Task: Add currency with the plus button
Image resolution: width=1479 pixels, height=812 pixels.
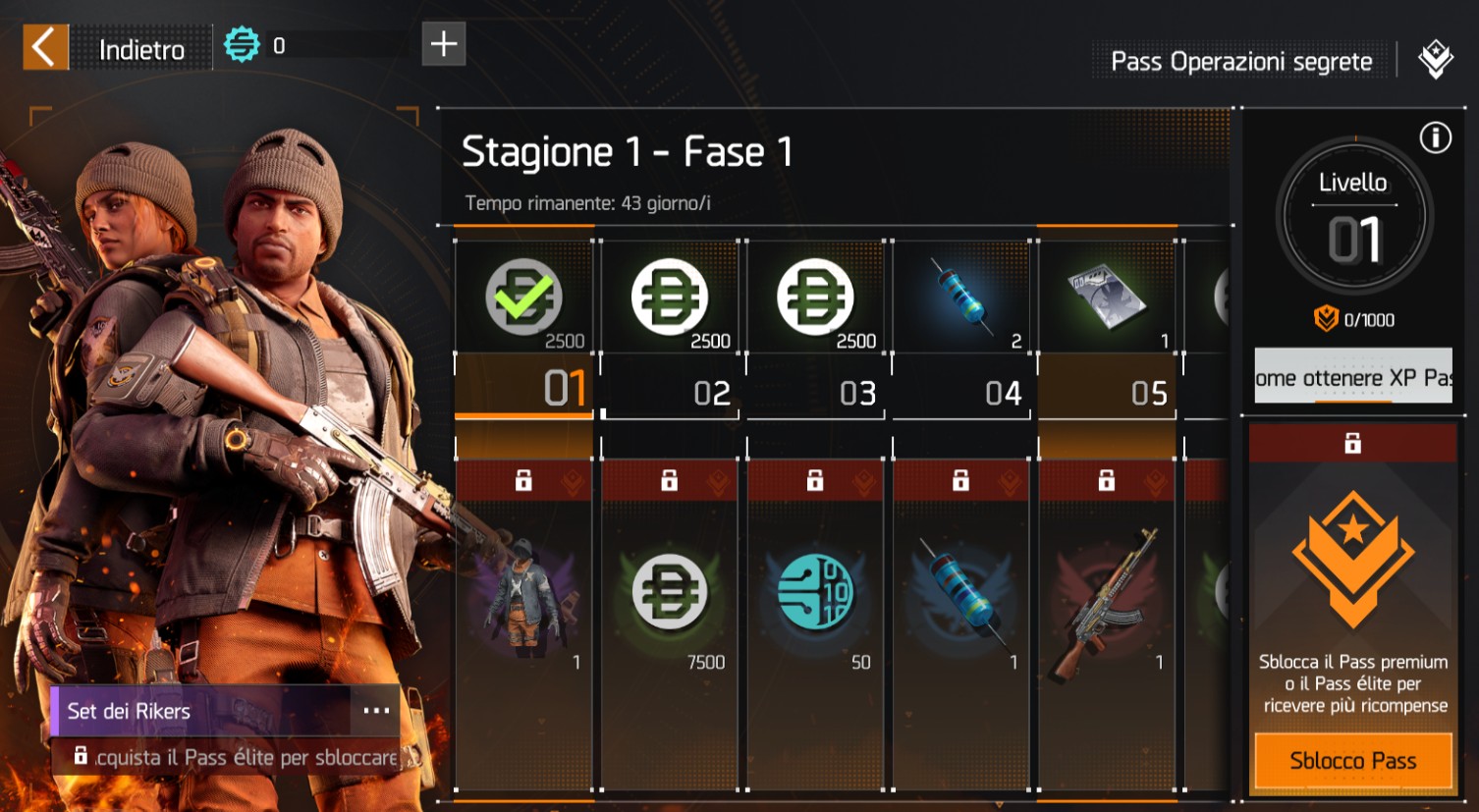Action: coord(444,44)
